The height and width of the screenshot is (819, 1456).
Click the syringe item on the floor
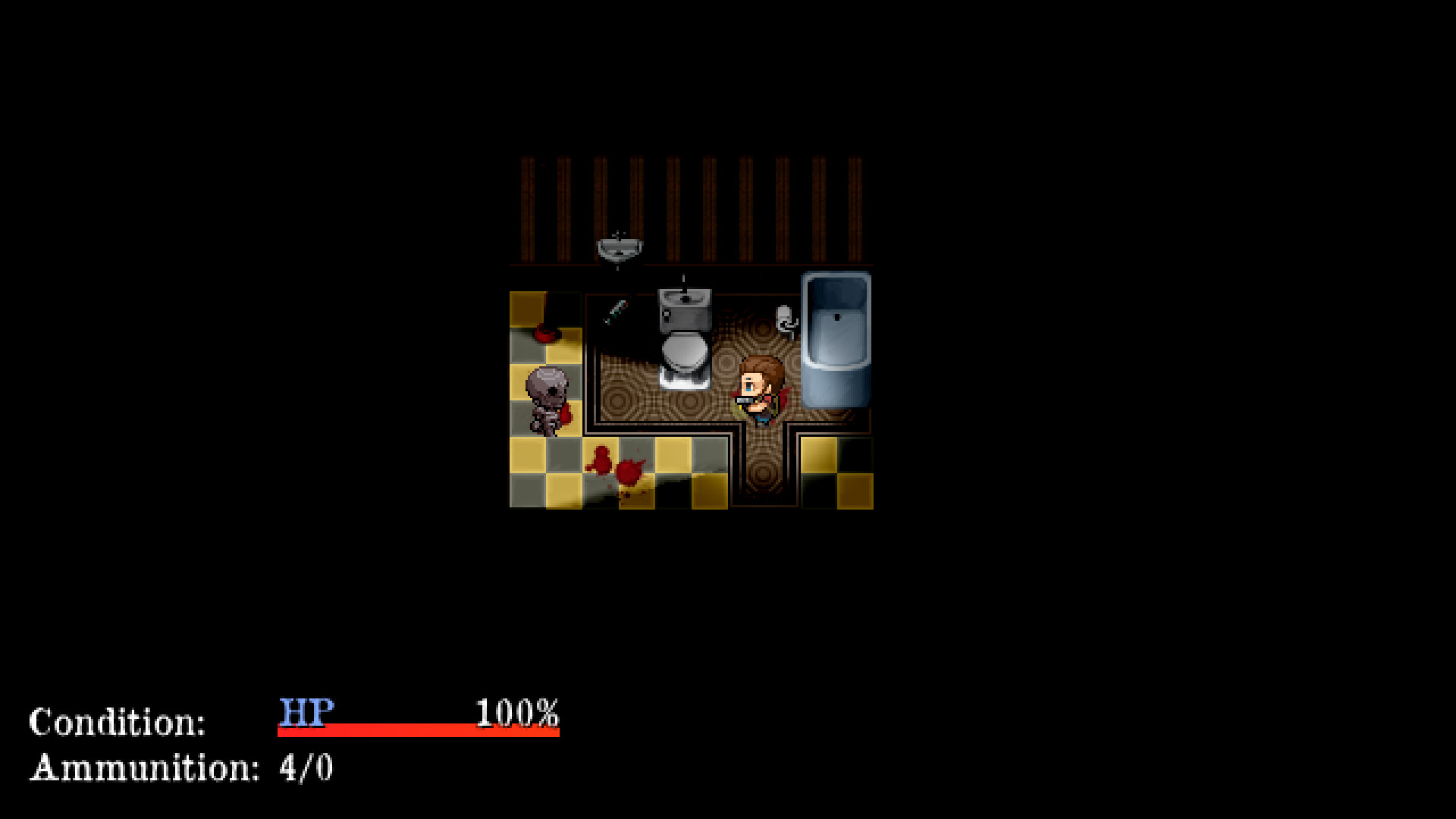[617, 311]
